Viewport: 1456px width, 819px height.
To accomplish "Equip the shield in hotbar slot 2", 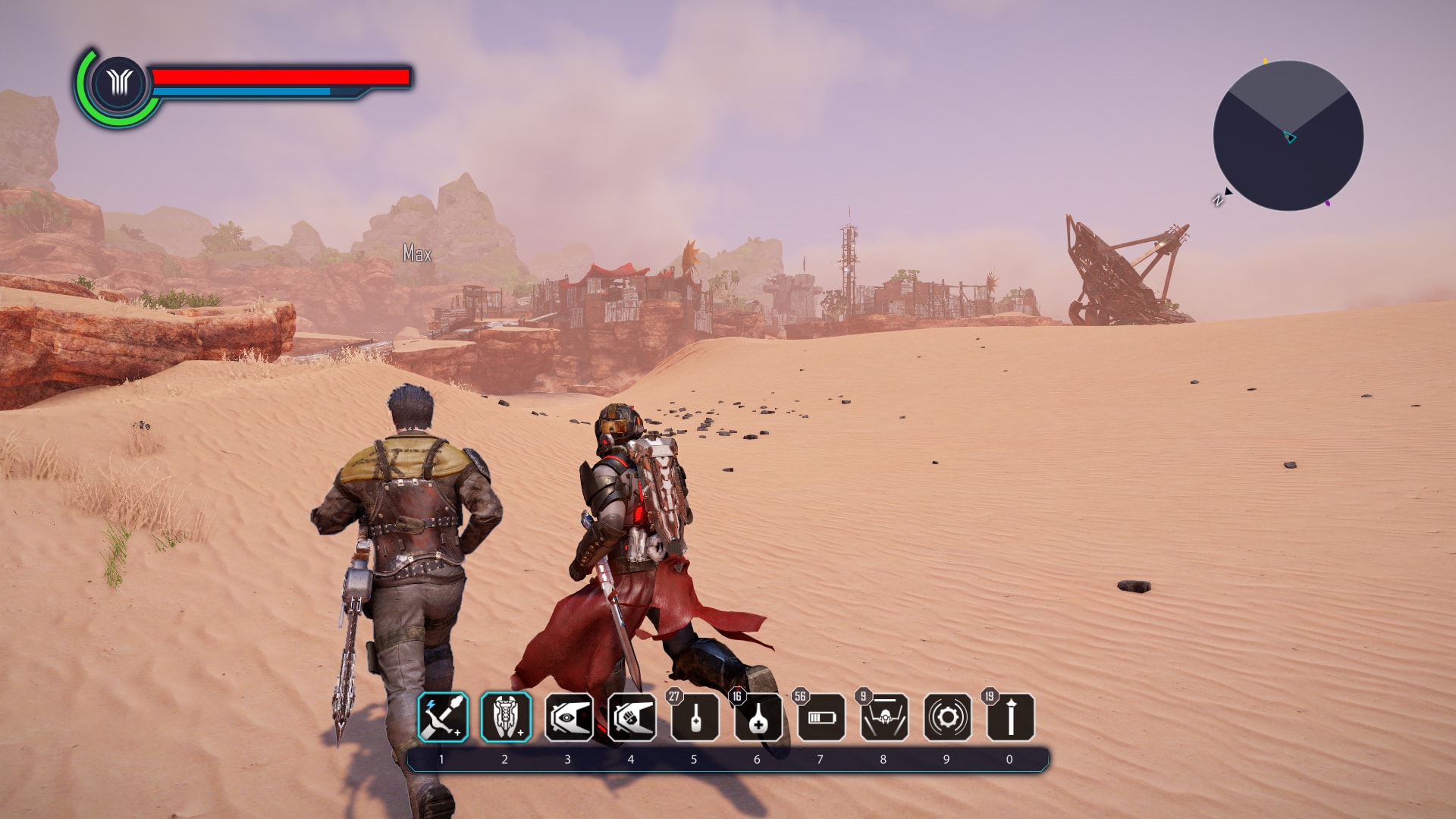I will tap(506, 717).
